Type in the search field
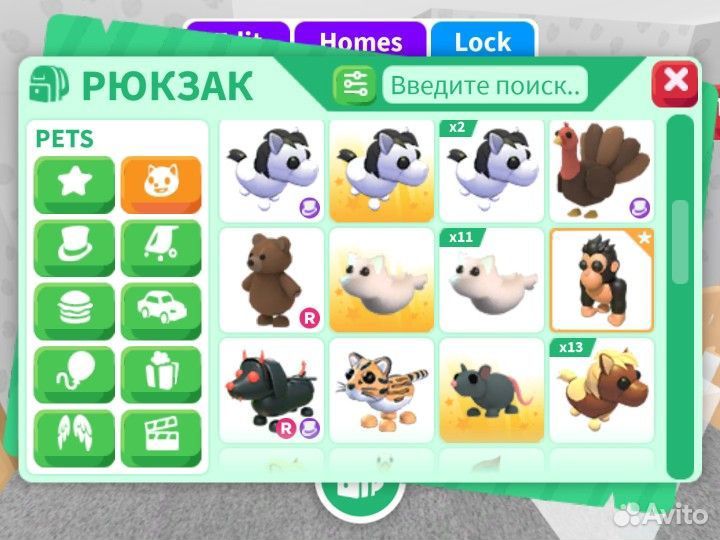Viewport: 720px width, 540px height. tap(484, 85)
